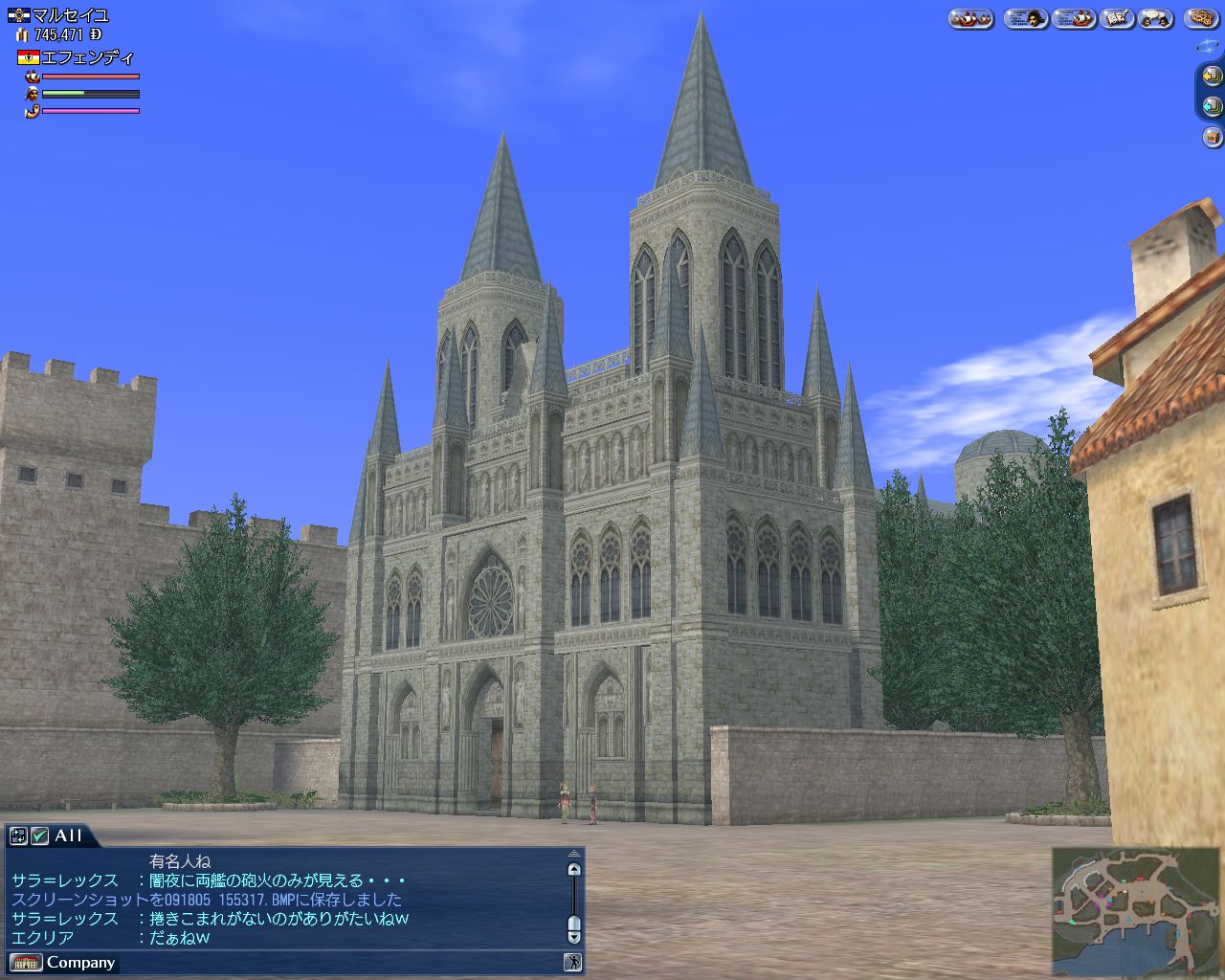Click the running figure icon in chat bar
The height and width of the screenshot is (980, 1225).
pos(572,963)
